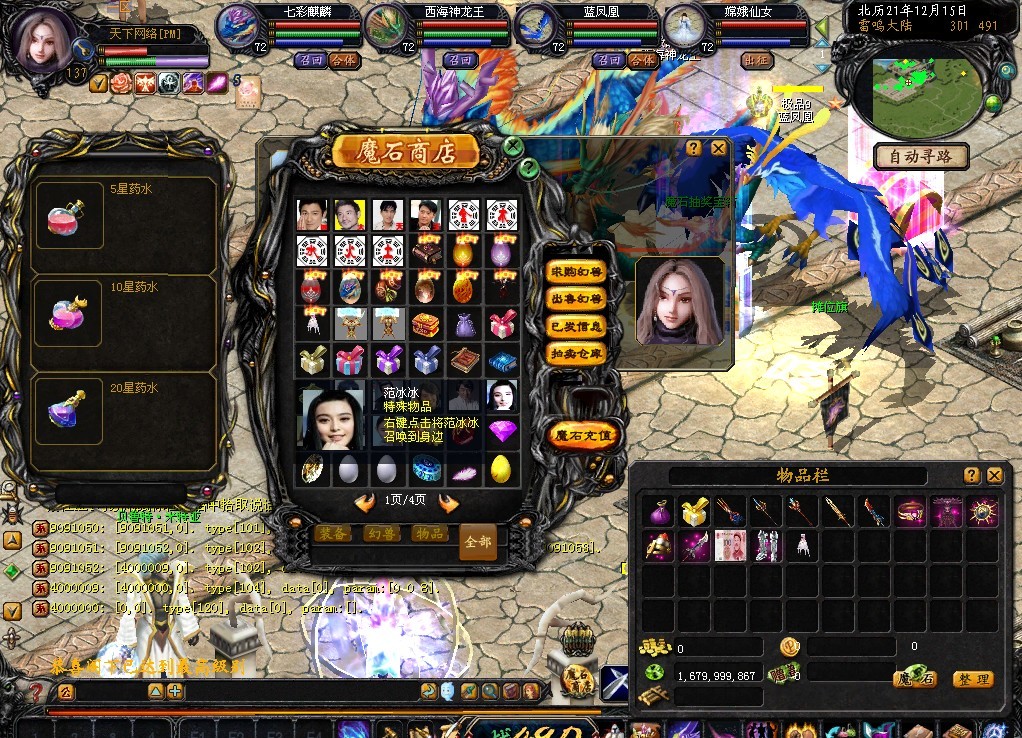Switch to the 物品 shop tab

[x=430, y=534]
